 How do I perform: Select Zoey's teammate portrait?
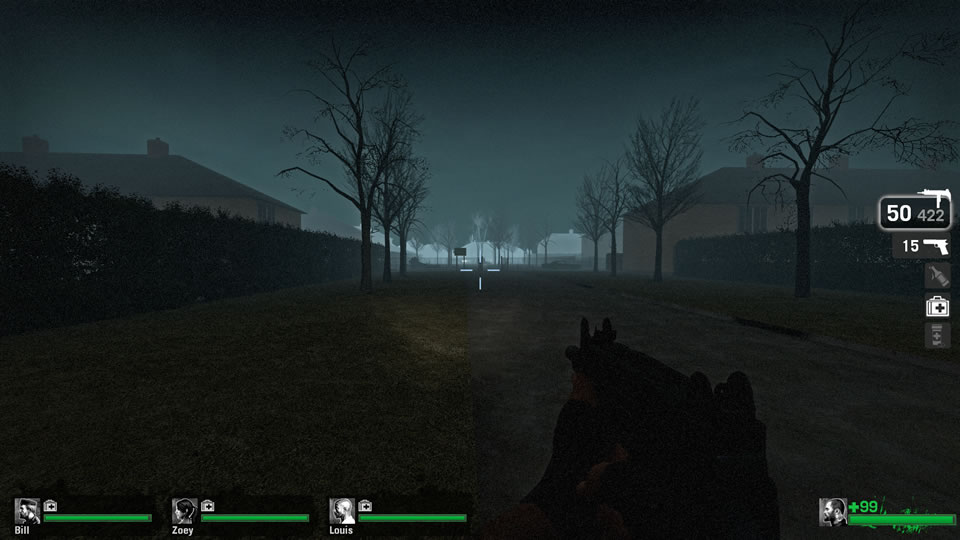pos(184,511)
